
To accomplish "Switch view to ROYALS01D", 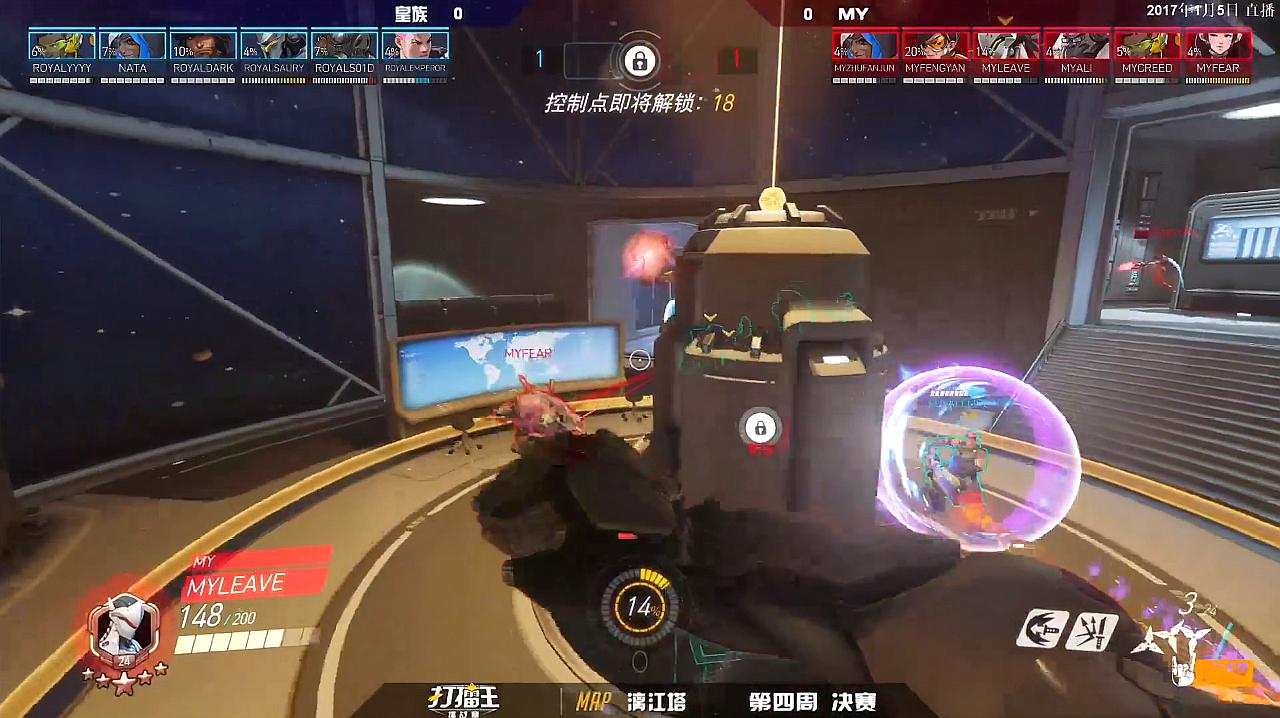I will pos(344,46).
